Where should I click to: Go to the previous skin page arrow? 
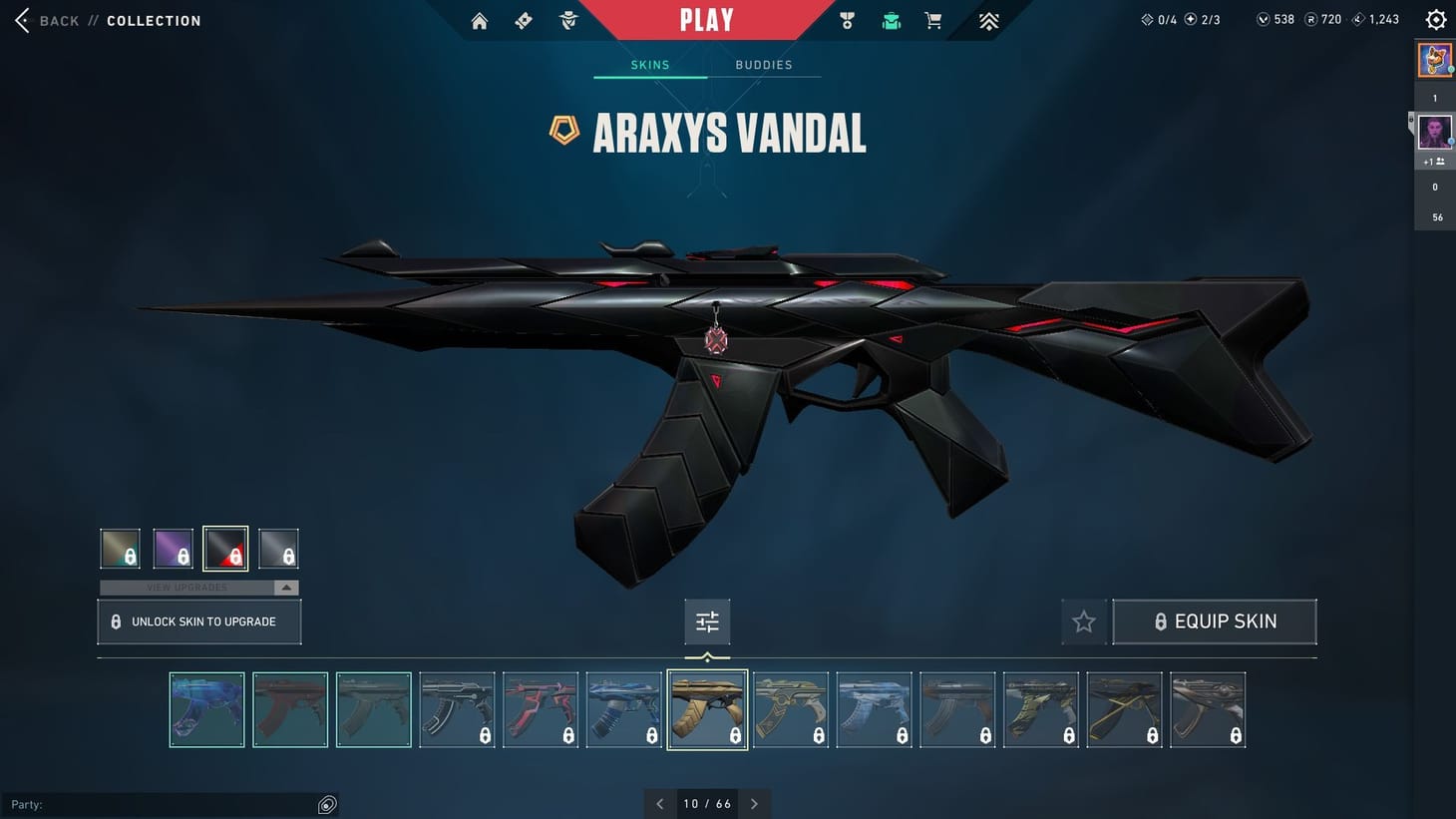pos(659,803)
